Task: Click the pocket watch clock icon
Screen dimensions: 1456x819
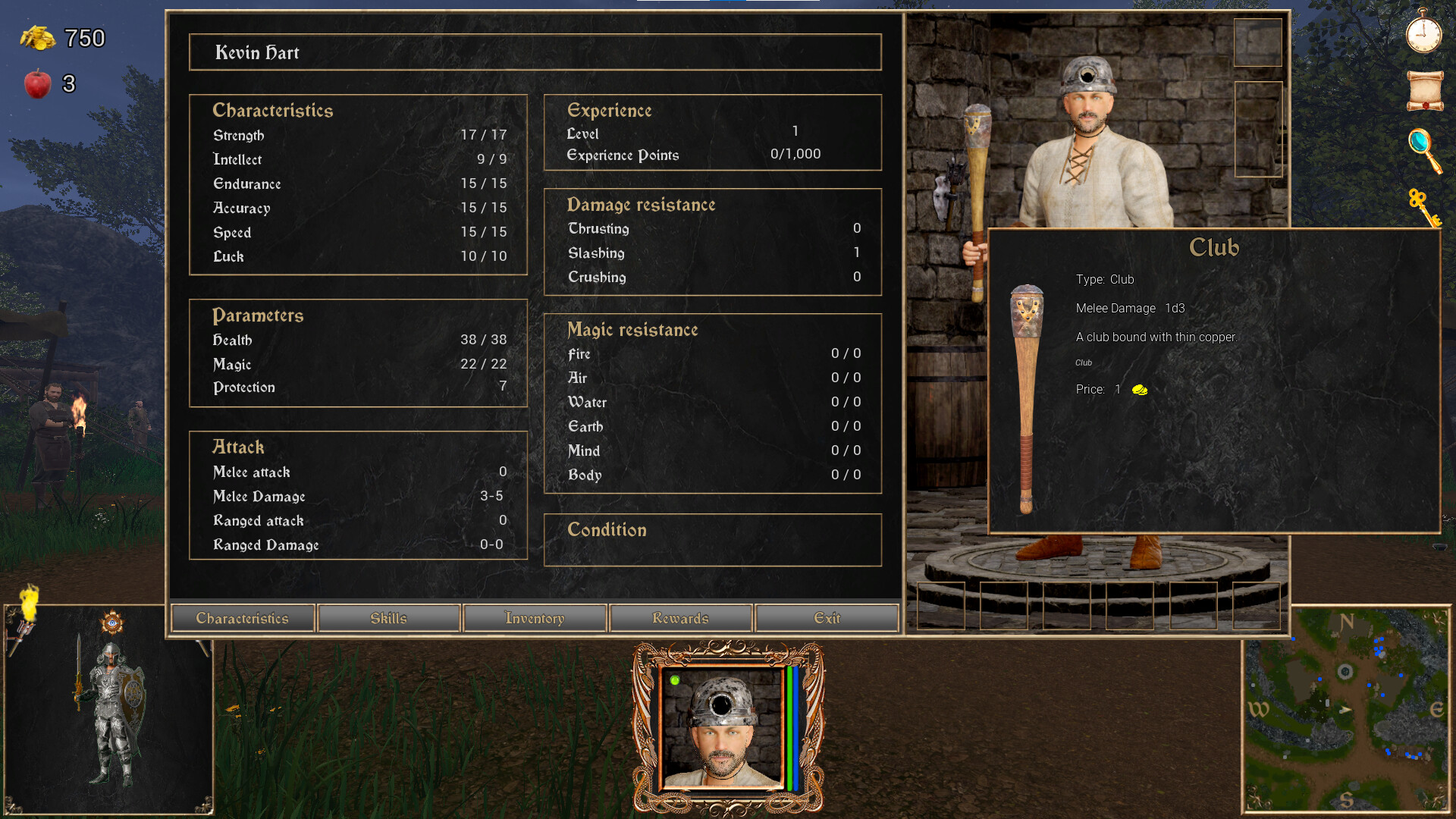Action: pyautogui.click(x=1423, y=33)
